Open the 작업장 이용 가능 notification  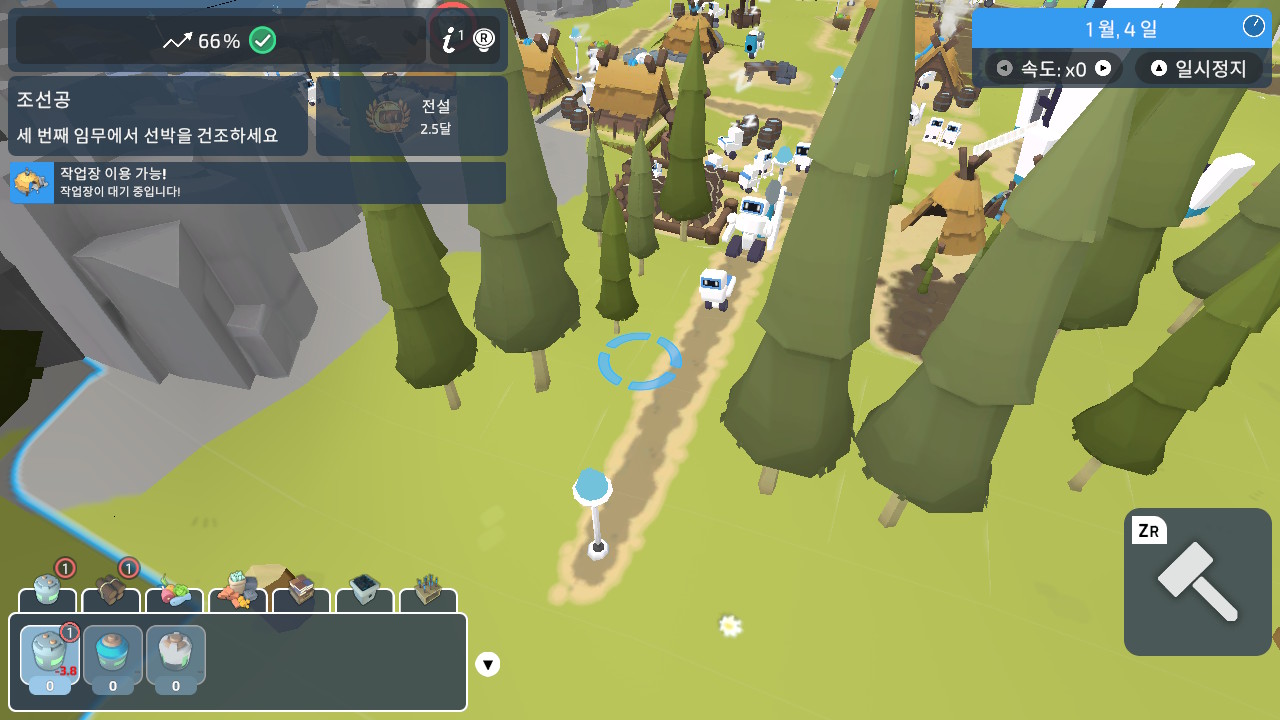(x=256, y=184)
